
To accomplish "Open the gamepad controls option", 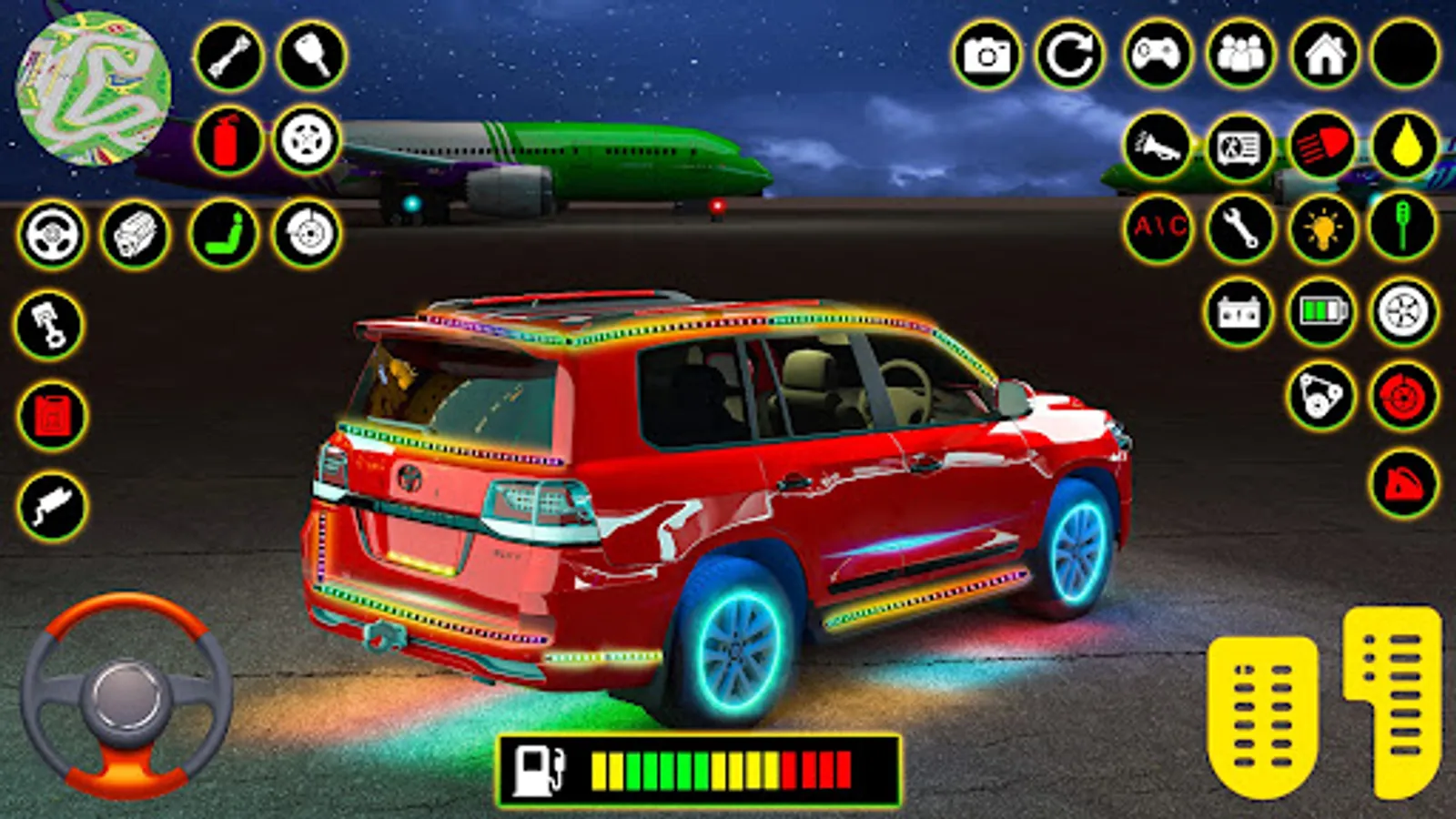I will pyautogui.click(x=1157, y=55).
